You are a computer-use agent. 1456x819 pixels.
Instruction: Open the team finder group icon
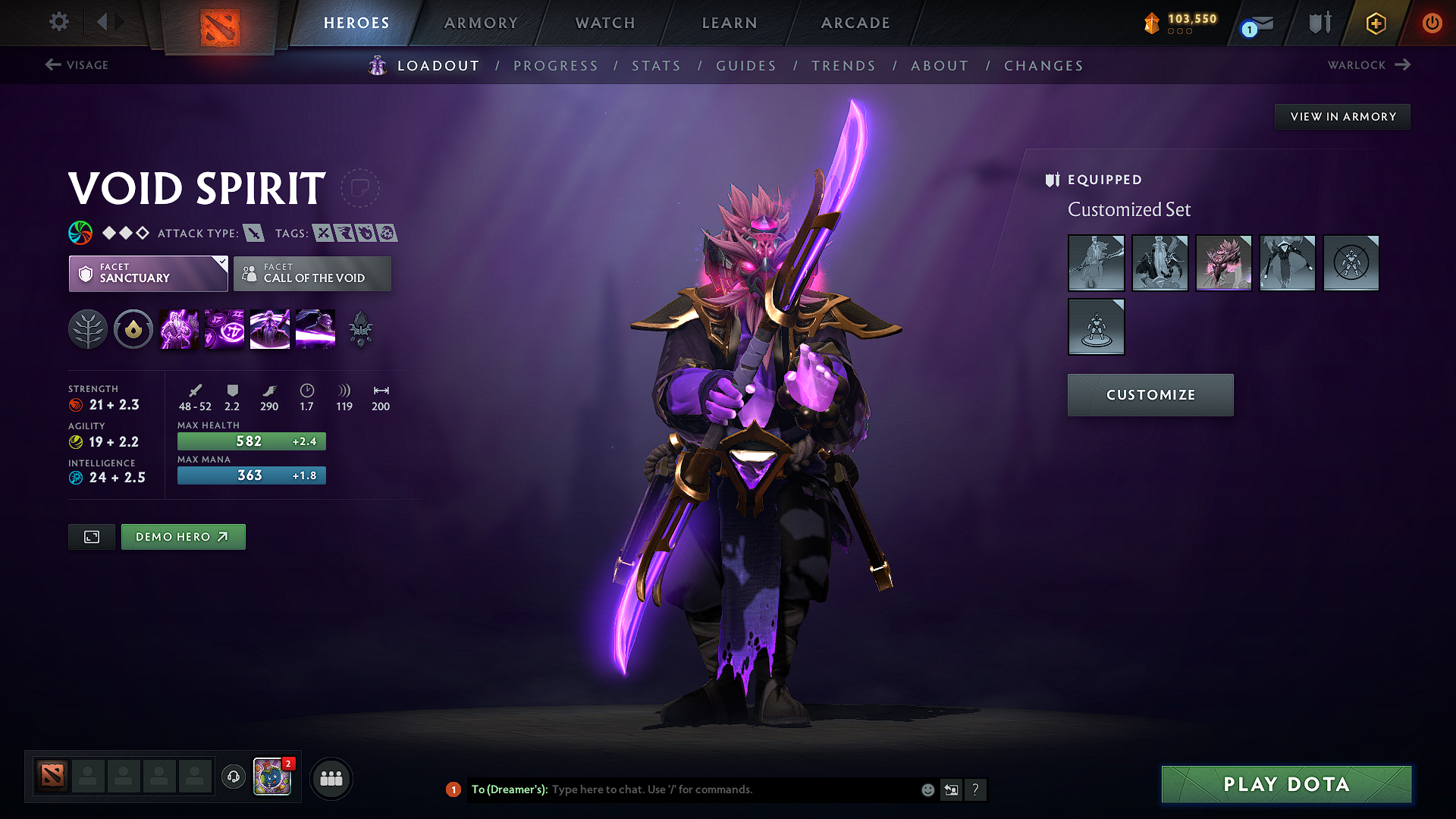[x=331, y=778]
